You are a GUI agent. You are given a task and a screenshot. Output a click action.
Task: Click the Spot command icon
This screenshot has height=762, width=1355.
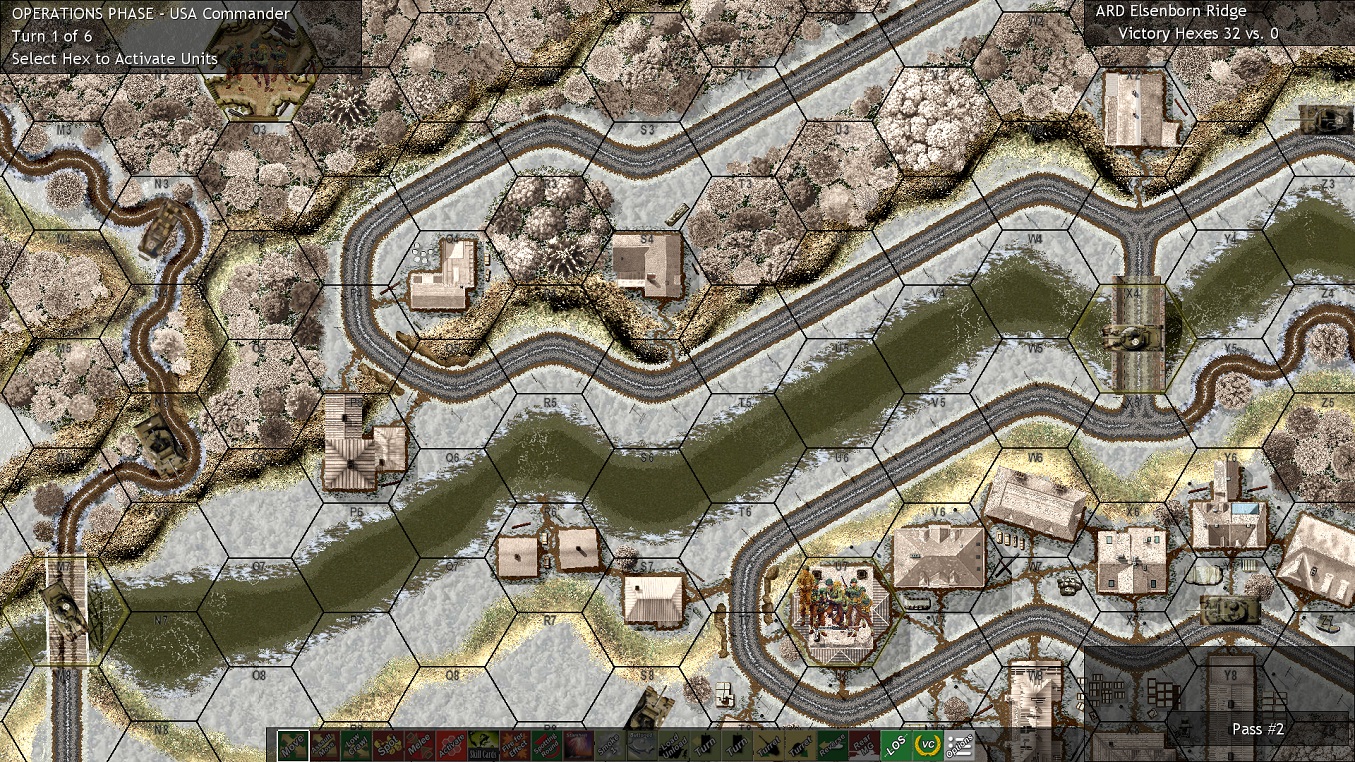point(389,745)
